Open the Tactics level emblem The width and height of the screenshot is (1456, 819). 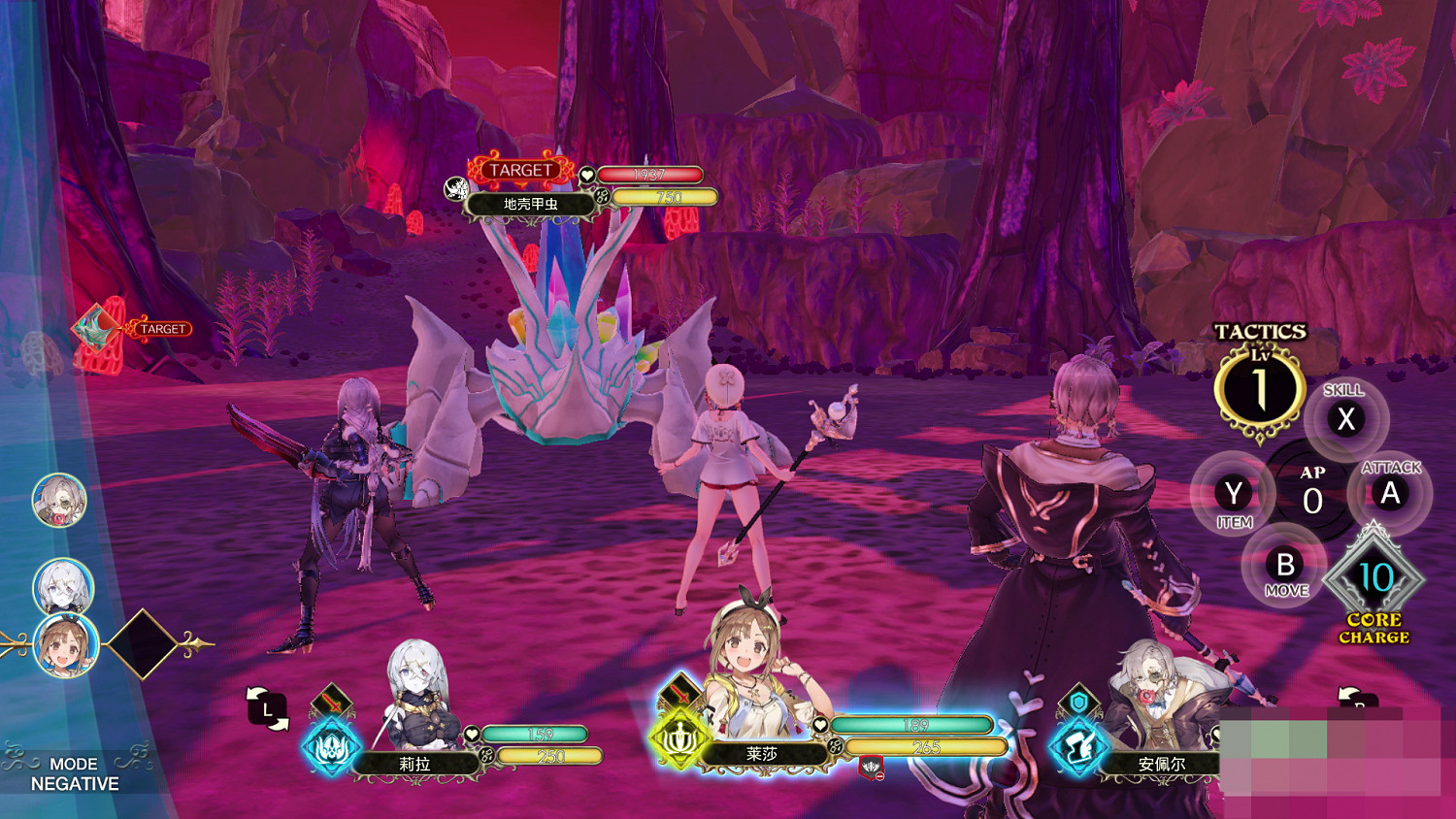click(1259, 388)
